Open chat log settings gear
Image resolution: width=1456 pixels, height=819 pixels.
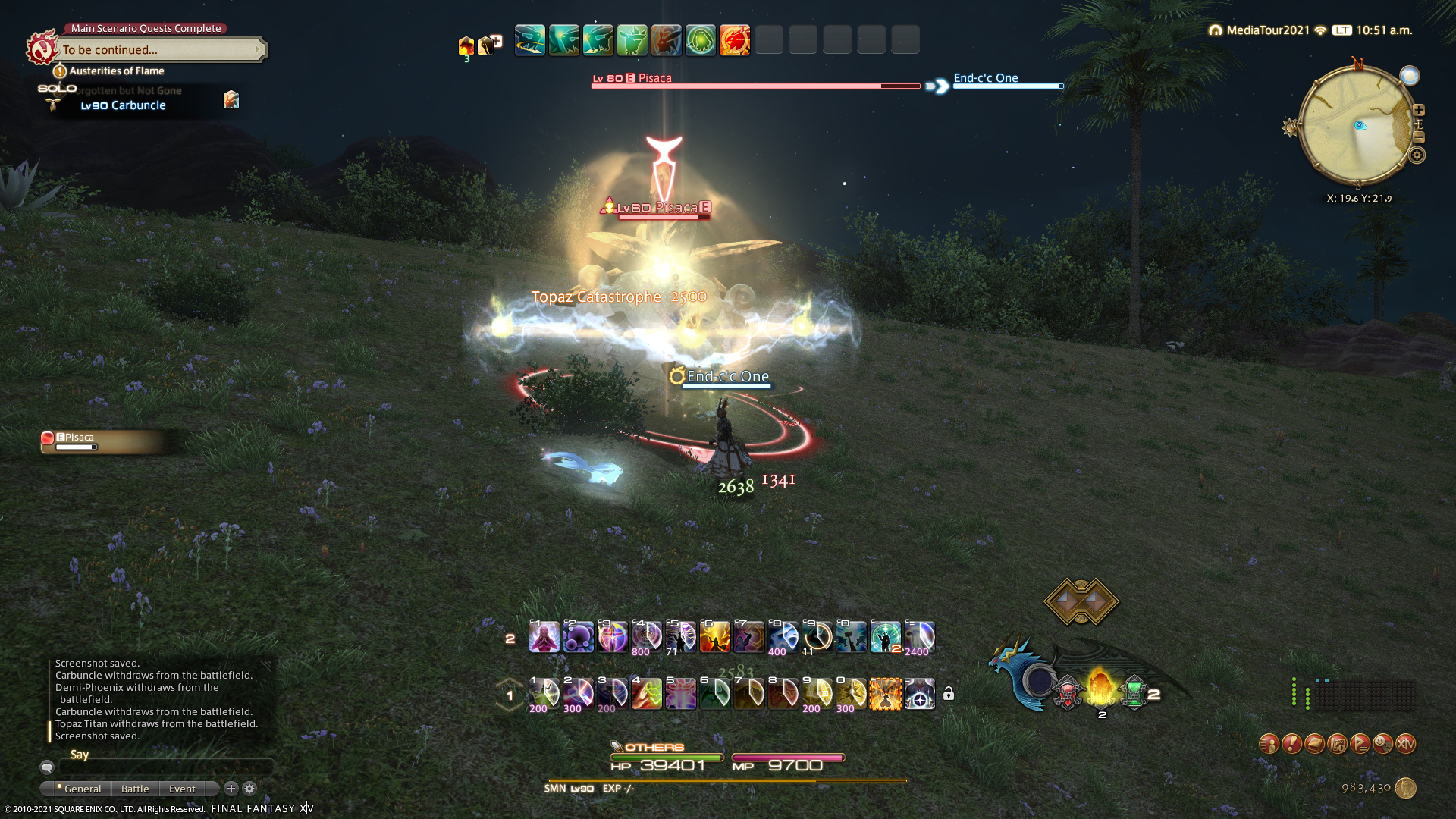coord(249,789)
